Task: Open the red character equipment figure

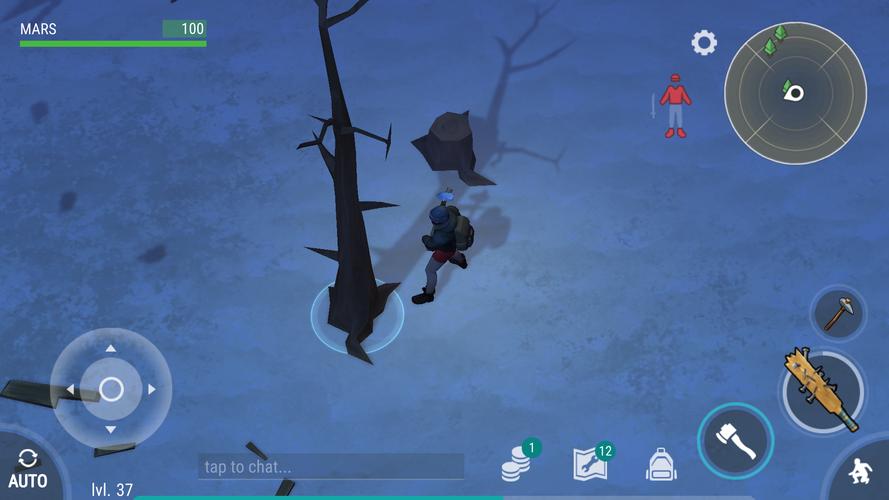Action: (x=675, y=105)
